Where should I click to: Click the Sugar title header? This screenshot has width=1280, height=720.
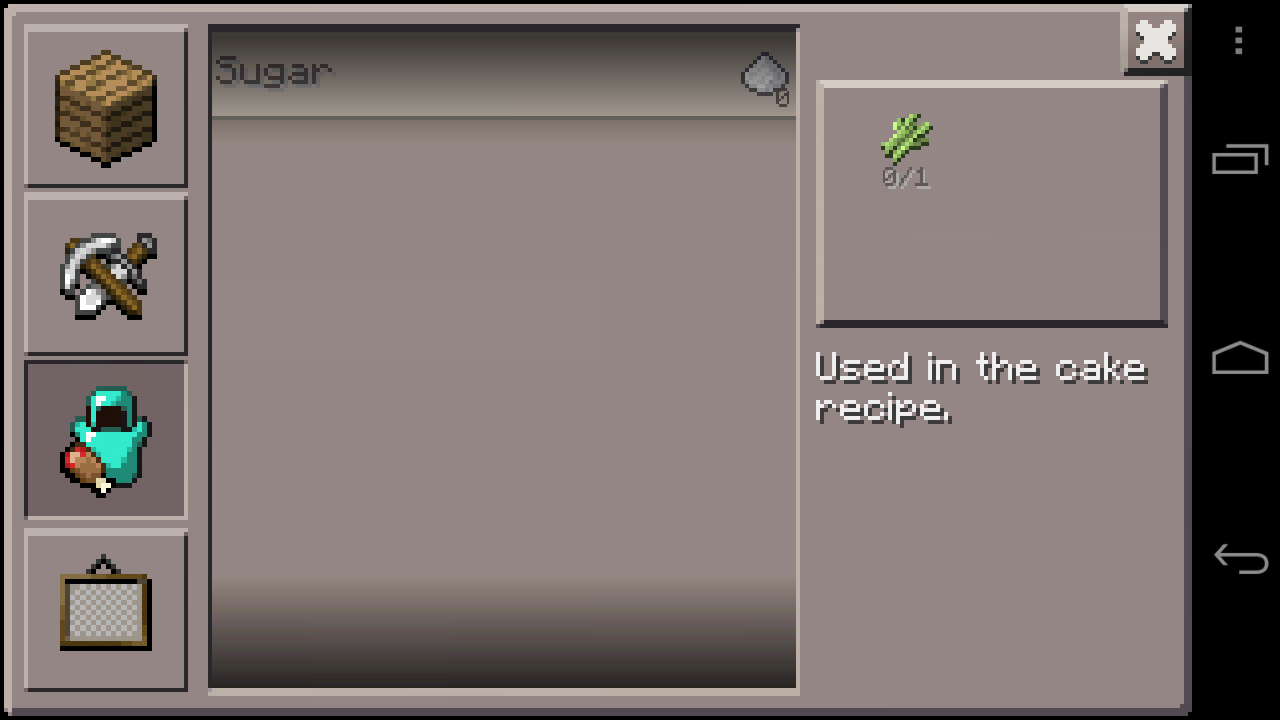tap(272, 70)
